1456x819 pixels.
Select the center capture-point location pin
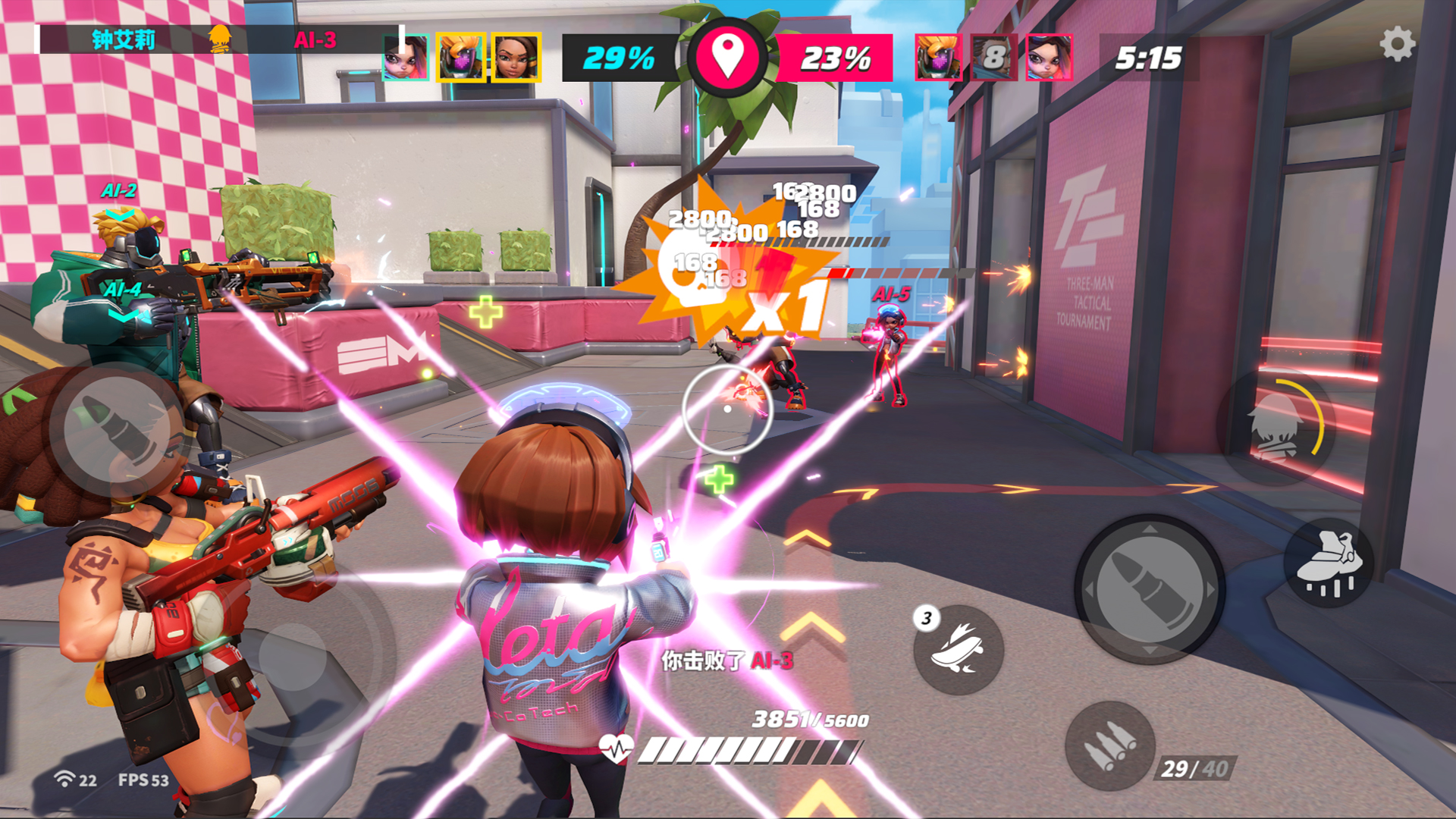pos(727,58)
